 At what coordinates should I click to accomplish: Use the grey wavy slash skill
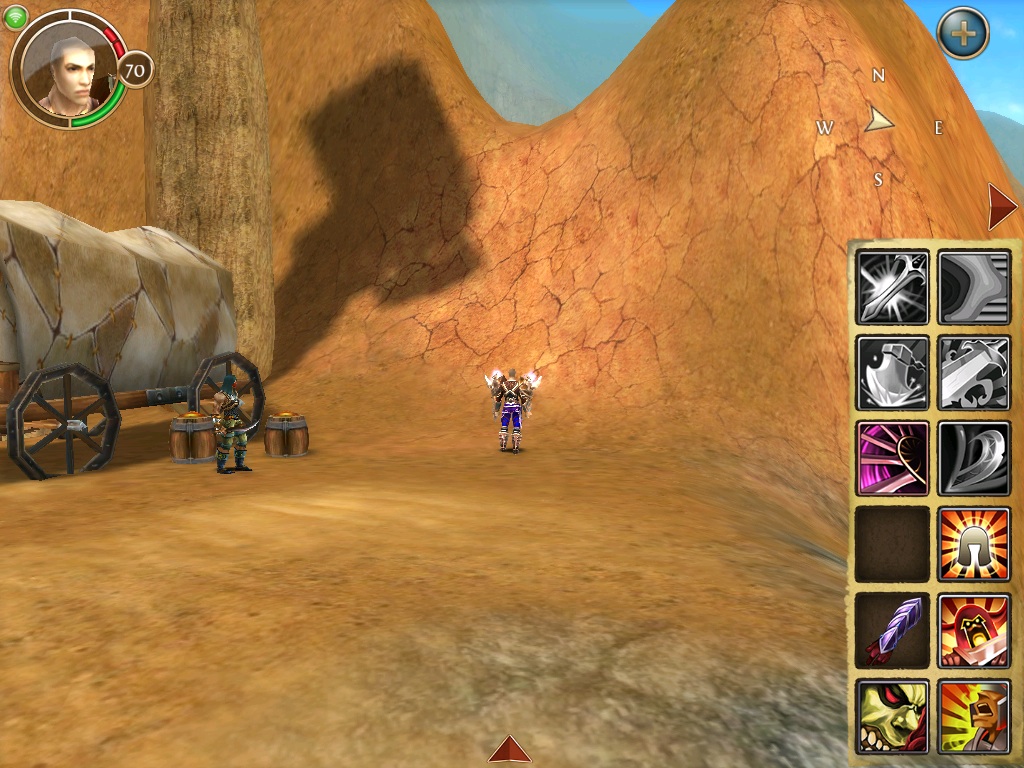(x=974, y=287)
